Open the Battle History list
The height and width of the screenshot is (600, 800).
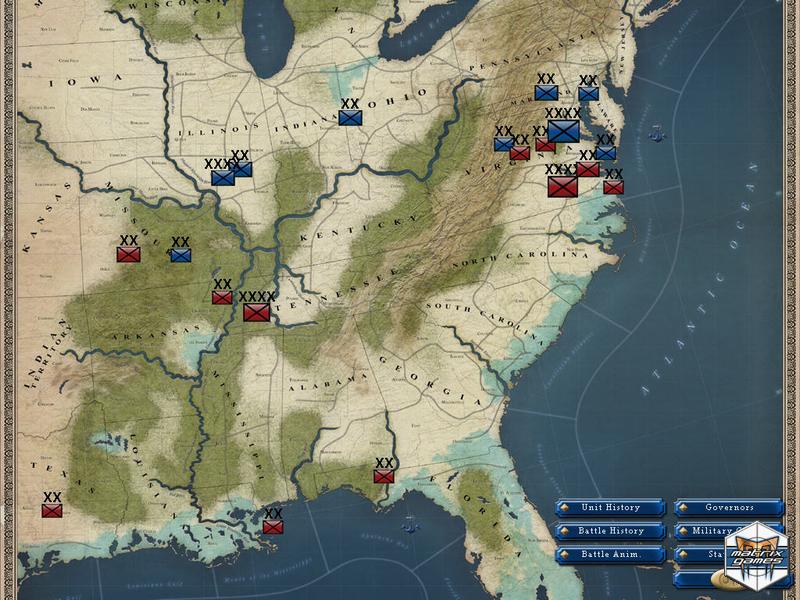click(610, 531)
